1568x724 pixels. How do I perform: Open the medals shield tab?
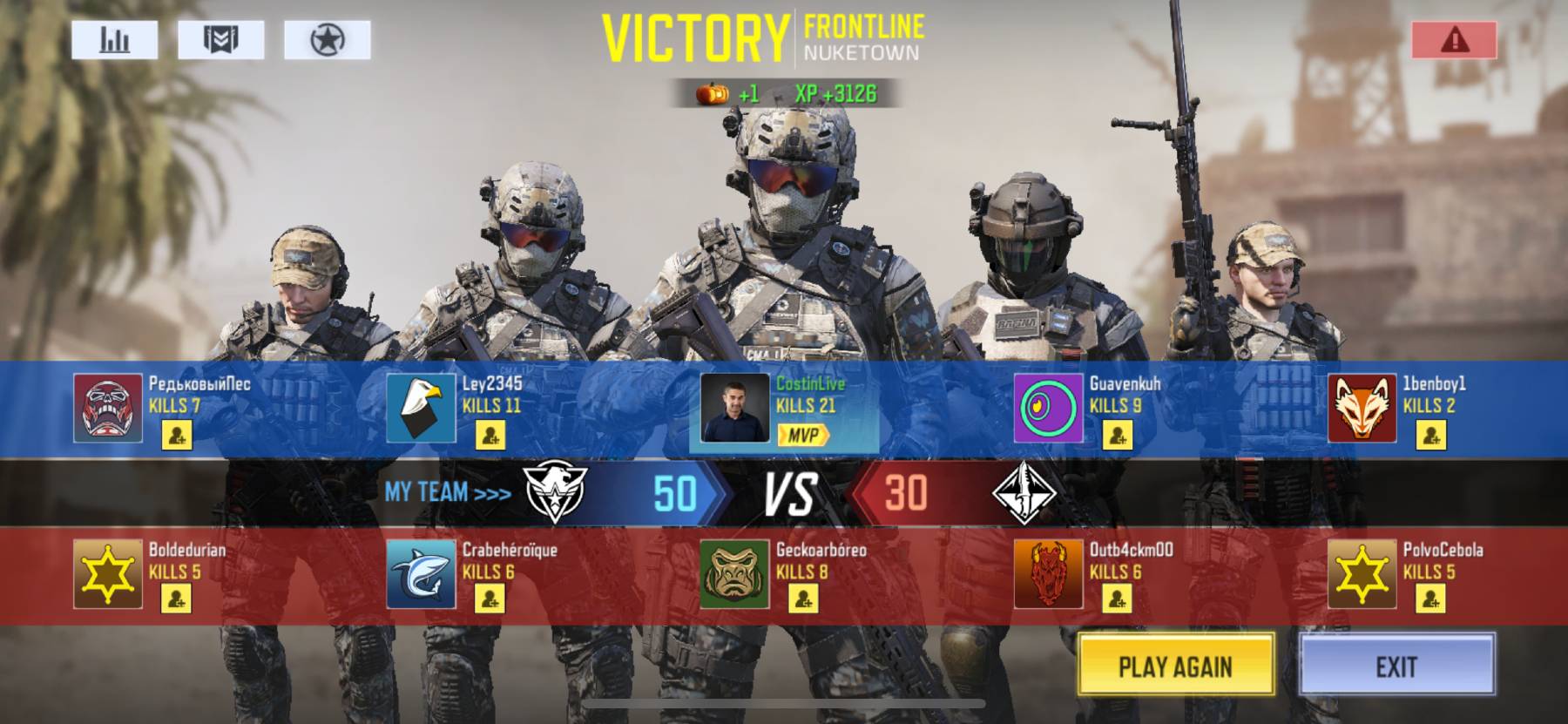(x=221, y=40)
